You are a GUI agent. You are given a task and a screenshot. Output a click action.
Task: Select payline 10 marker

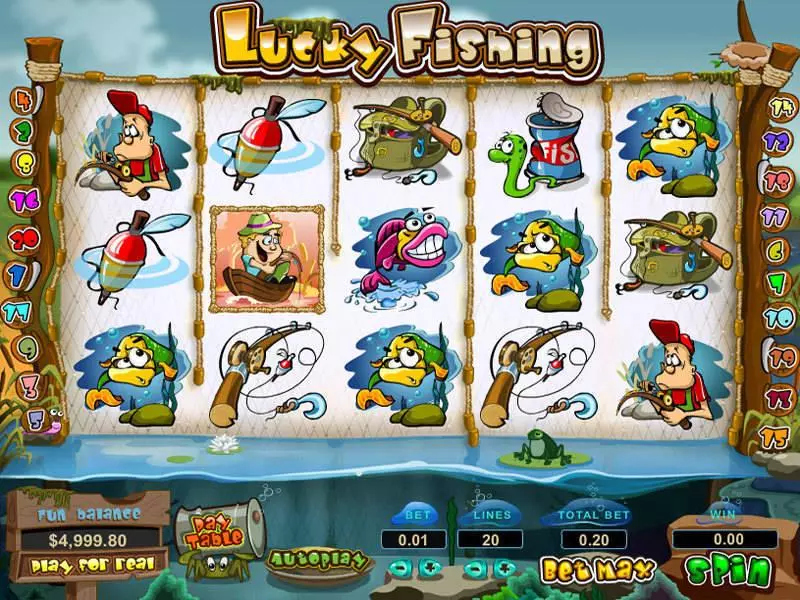(x=778, y=318)
